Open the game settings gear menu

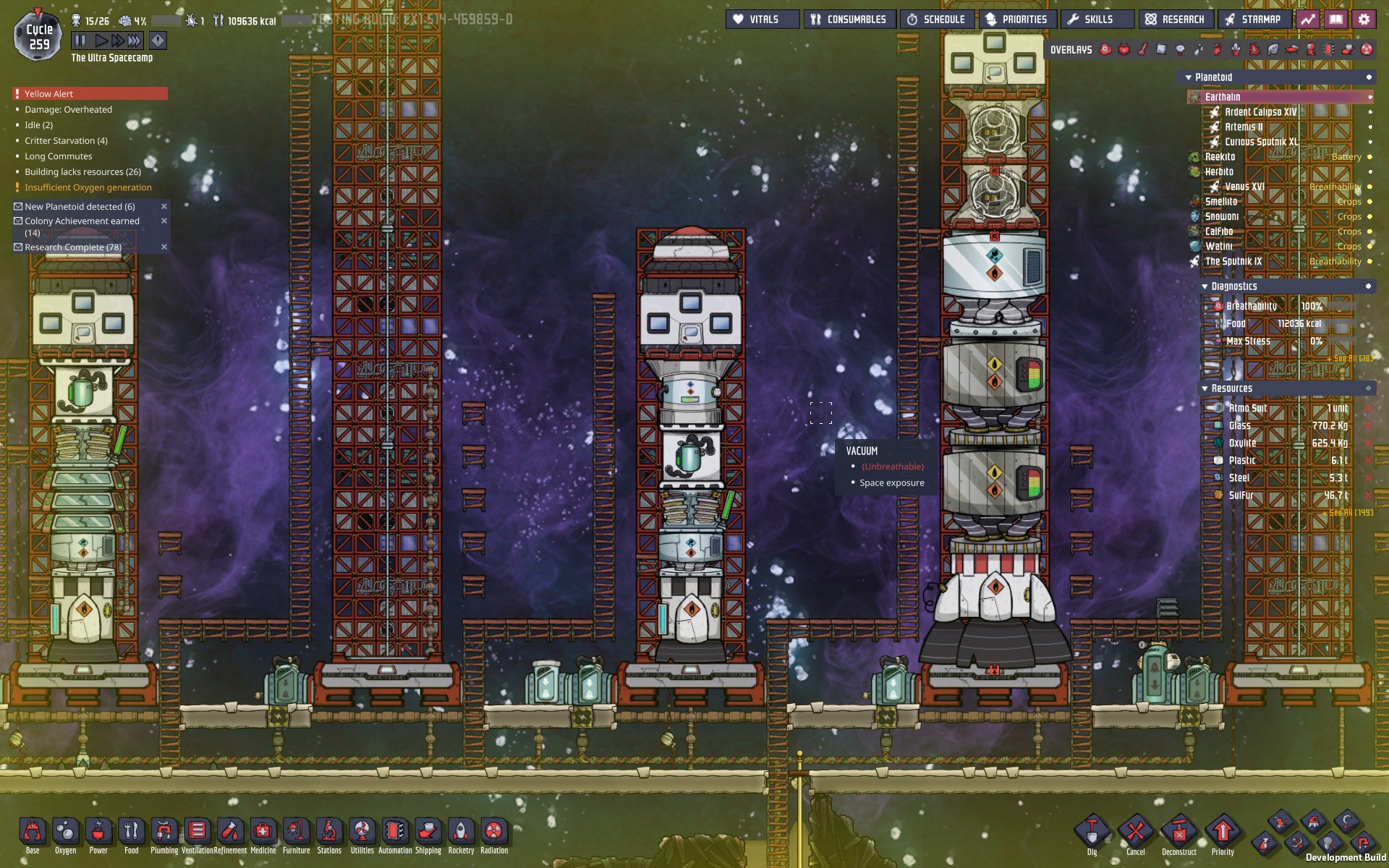point(1364,20)
